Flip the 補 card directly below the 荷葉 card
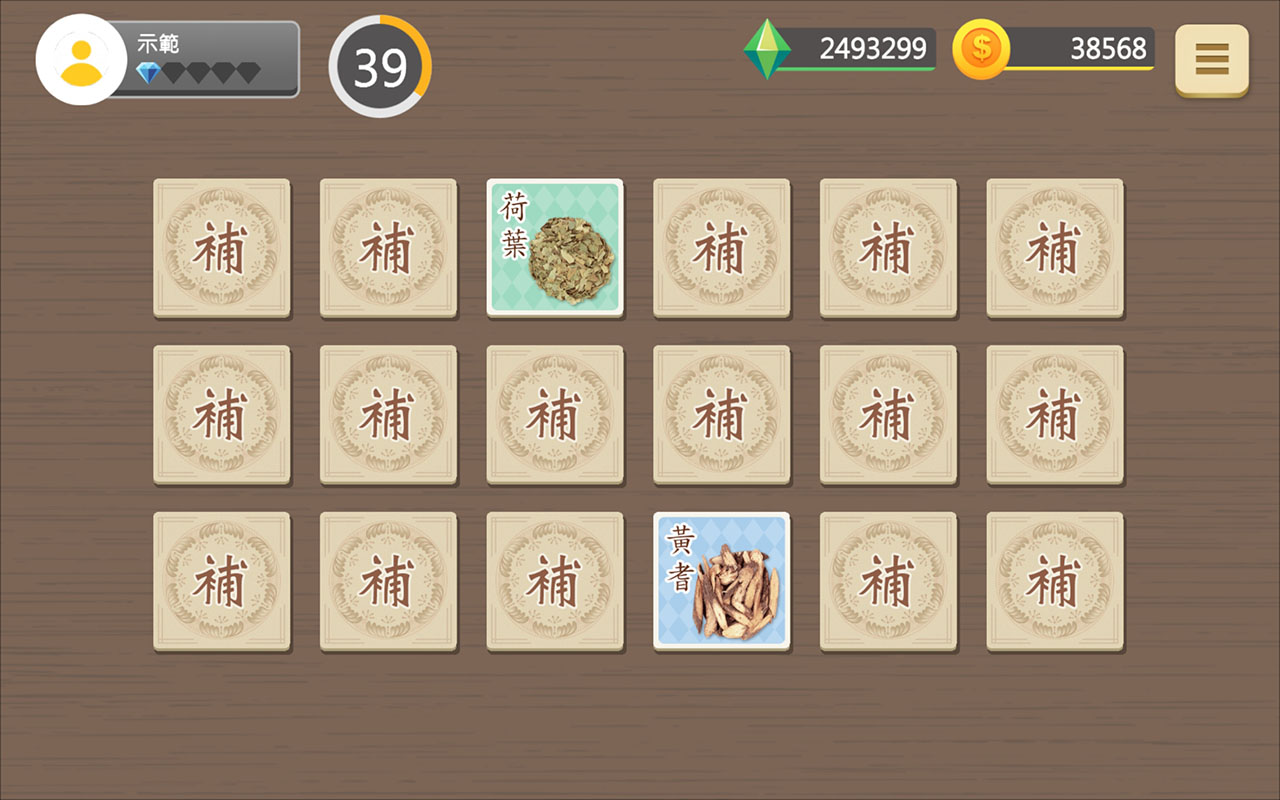The image size is (1280, 800). [x=554, y=415]
